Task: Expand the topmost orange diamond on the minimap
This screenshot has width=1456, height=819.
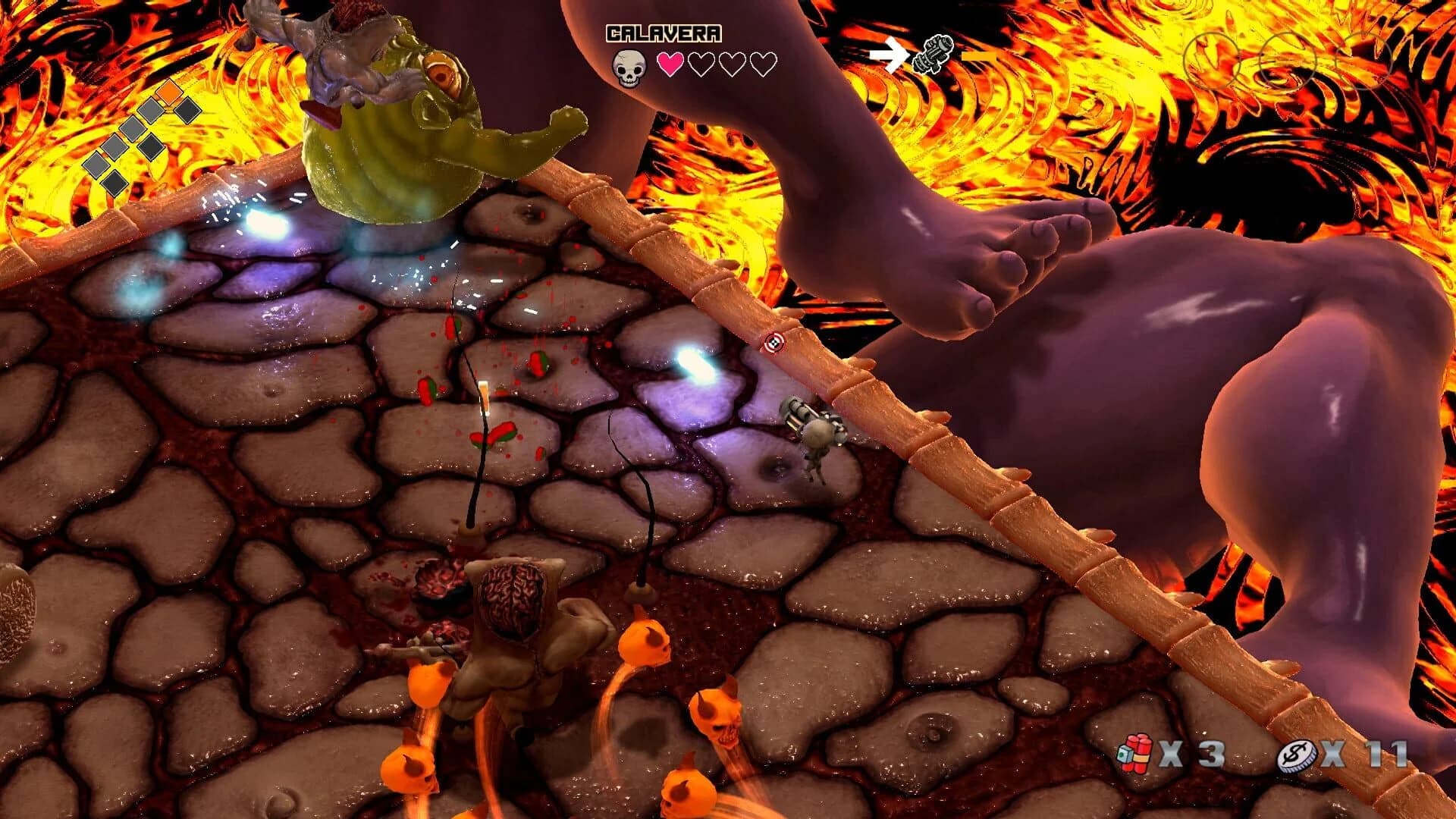Action: 168,93
